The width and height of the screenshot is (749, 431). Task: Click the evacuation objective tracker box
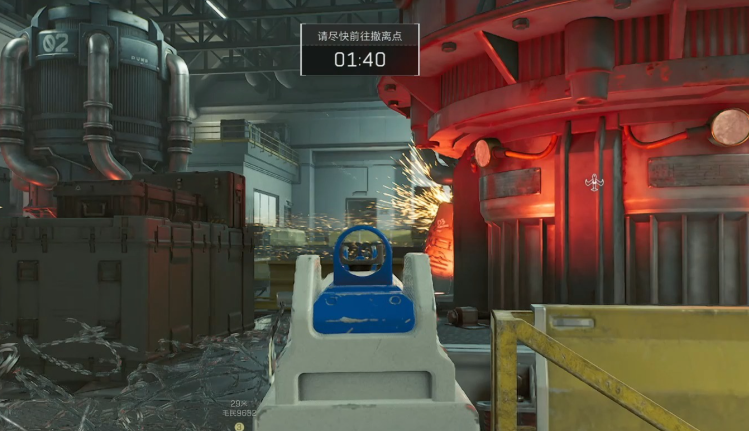pyautogui.click(x=360, y=50)
